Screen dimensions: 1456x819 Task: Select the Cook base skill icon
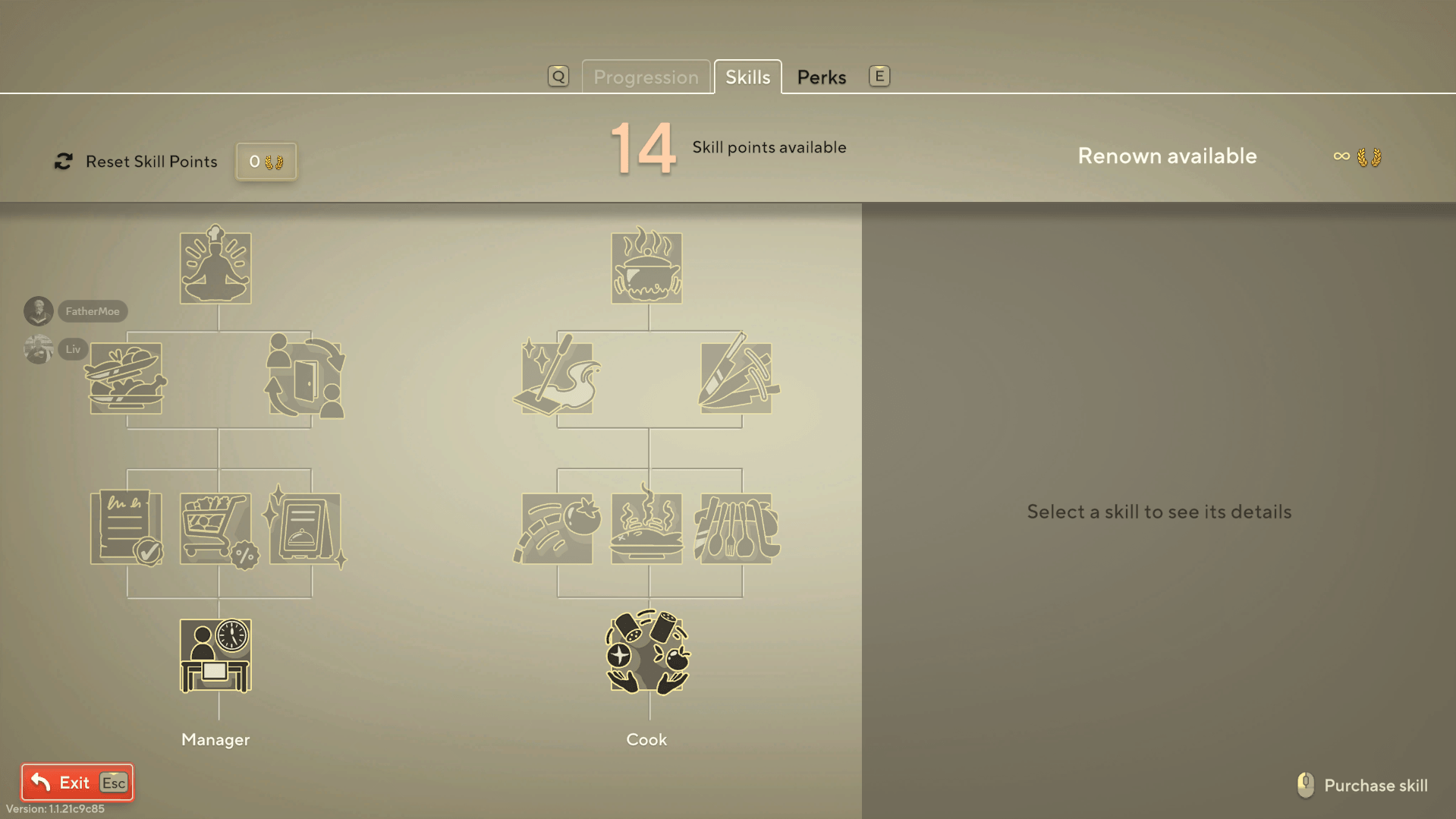click(x=646, y=654)
